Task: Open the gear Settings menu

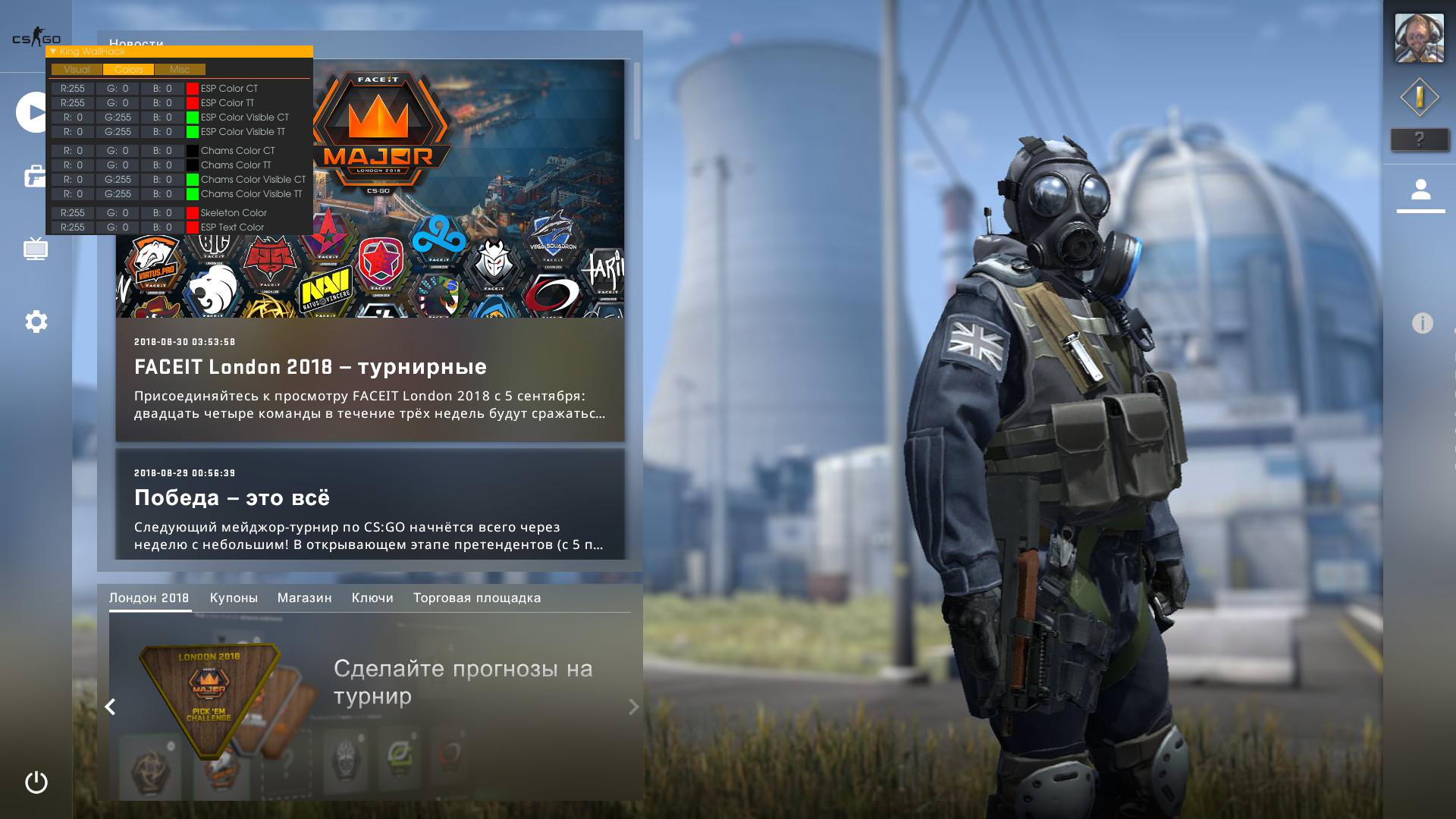Action: click(x=36, y=322)
